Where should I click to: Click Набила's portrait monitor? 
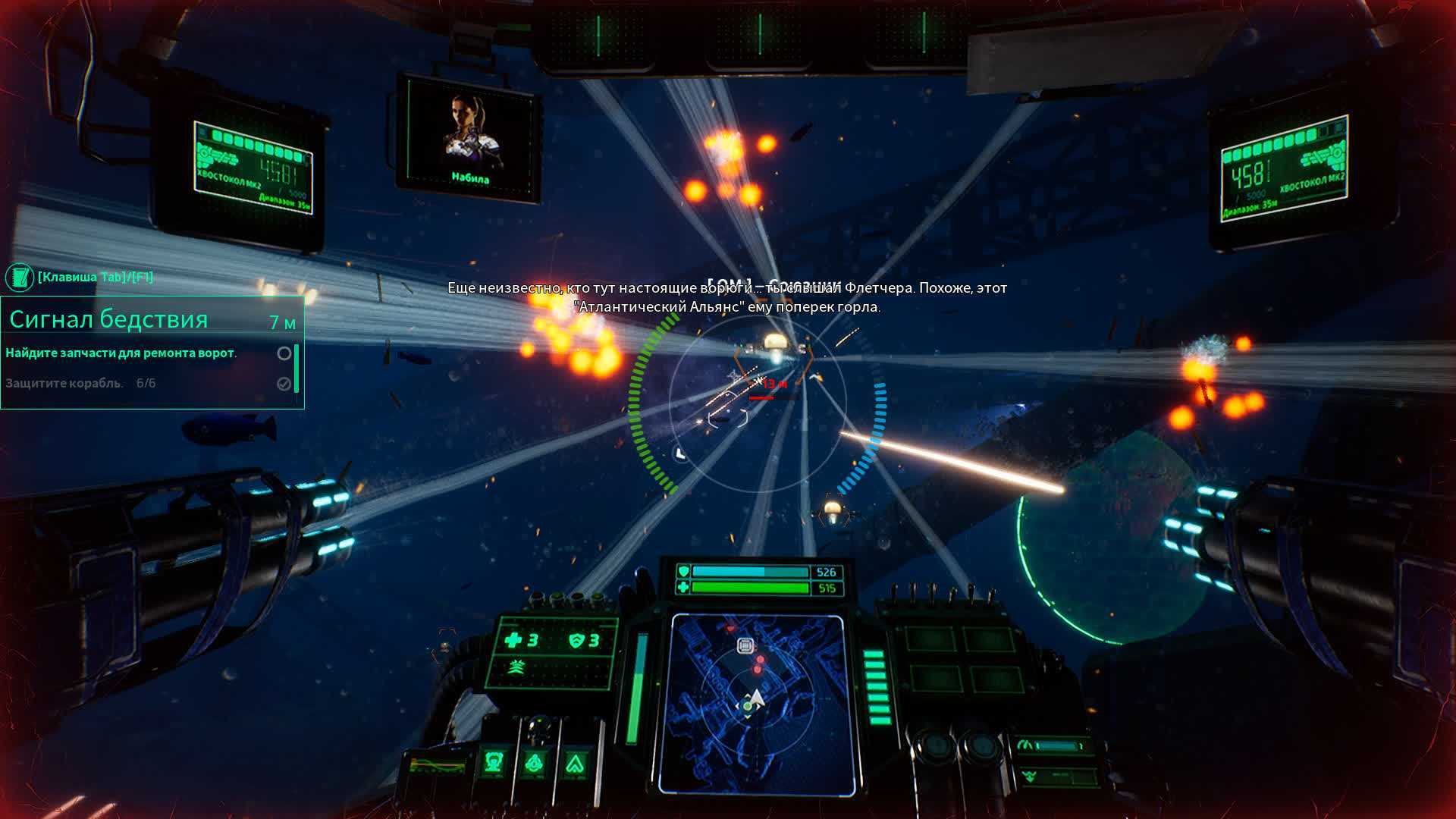469,139
